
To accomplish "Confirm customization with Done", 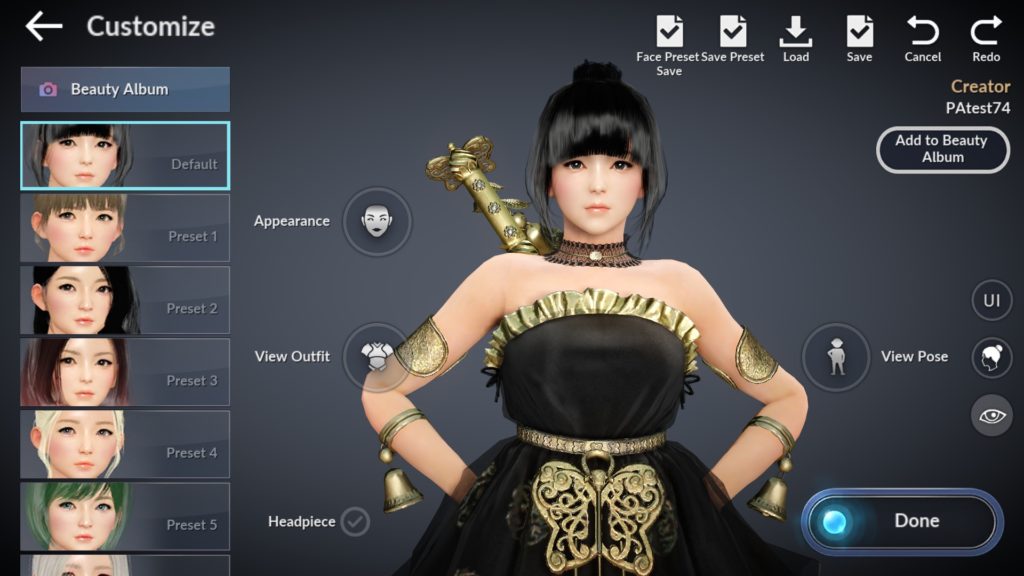I will pyautogui.click(x=901, y=521).
